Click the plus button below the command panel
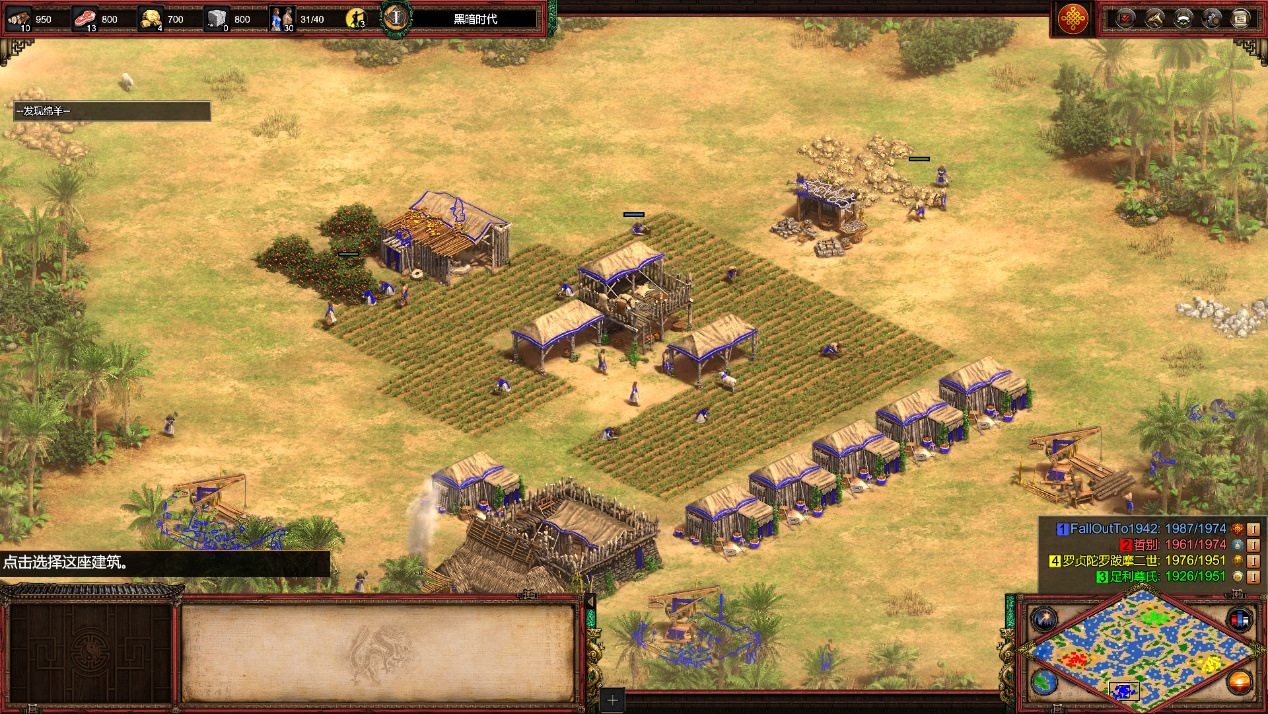1268x714 pixels. click(613, 701)
